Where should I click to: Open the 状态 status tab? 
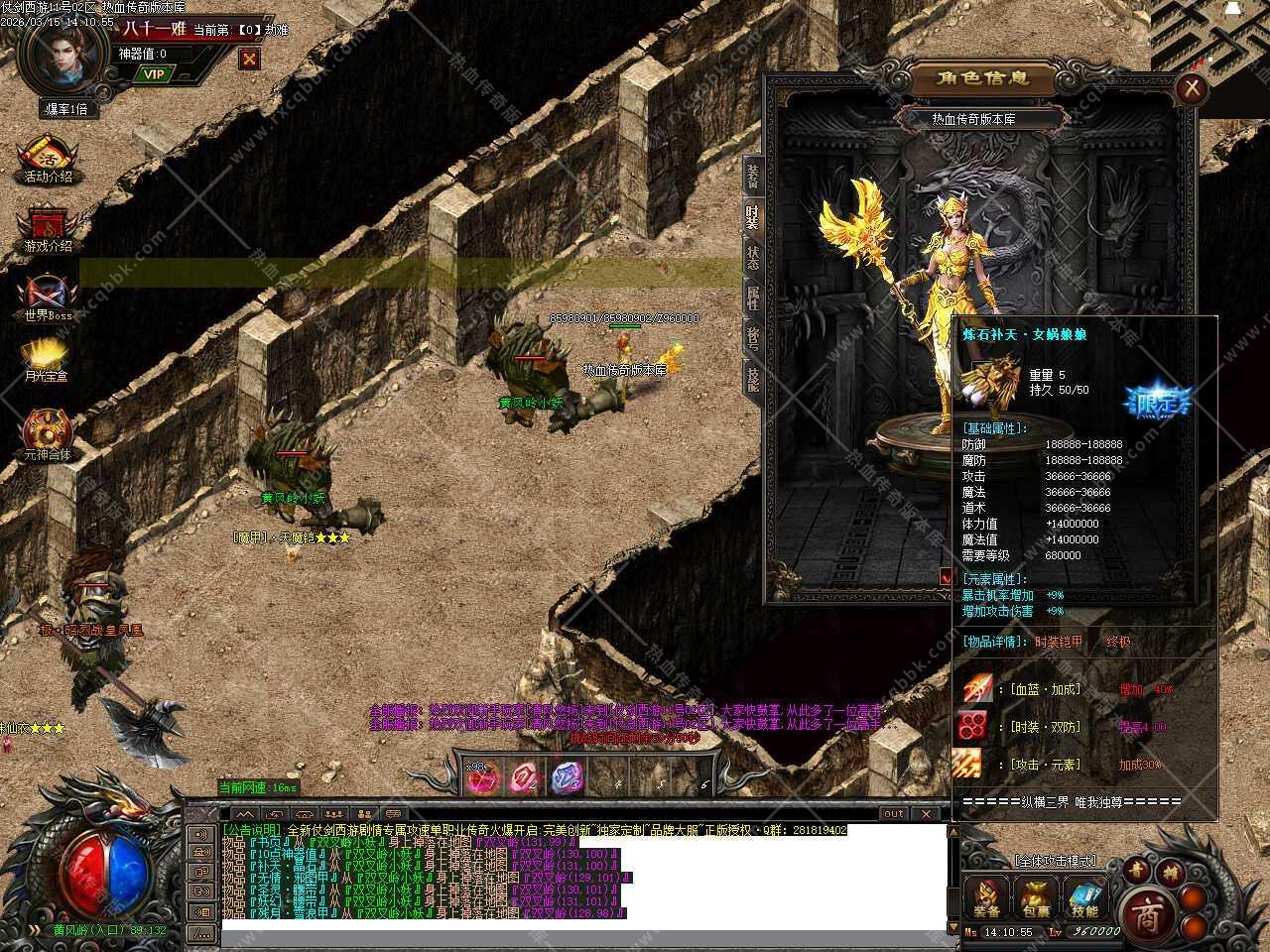753,258
